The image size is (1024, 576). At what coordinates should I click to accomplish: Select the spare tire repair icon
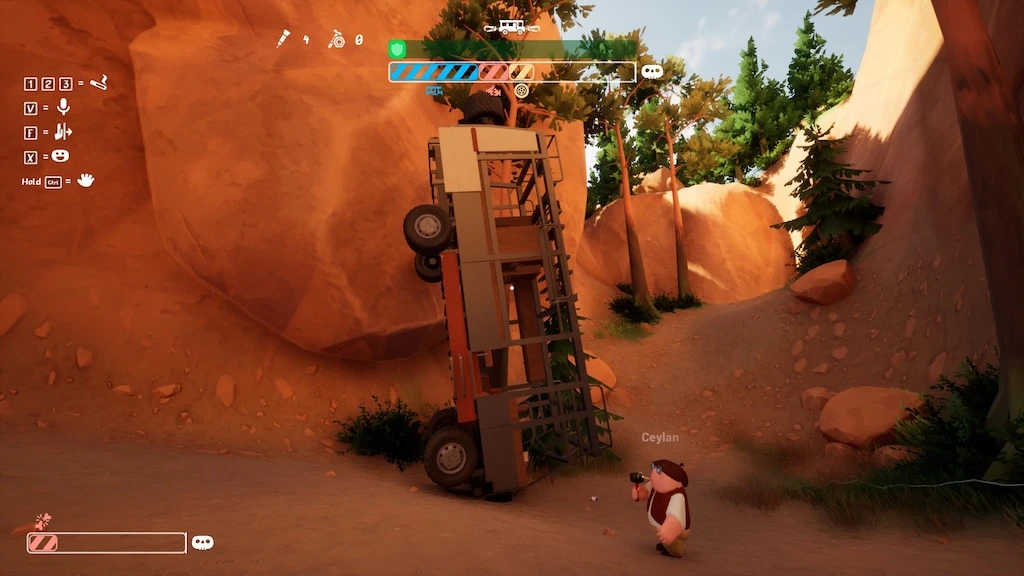338,39
